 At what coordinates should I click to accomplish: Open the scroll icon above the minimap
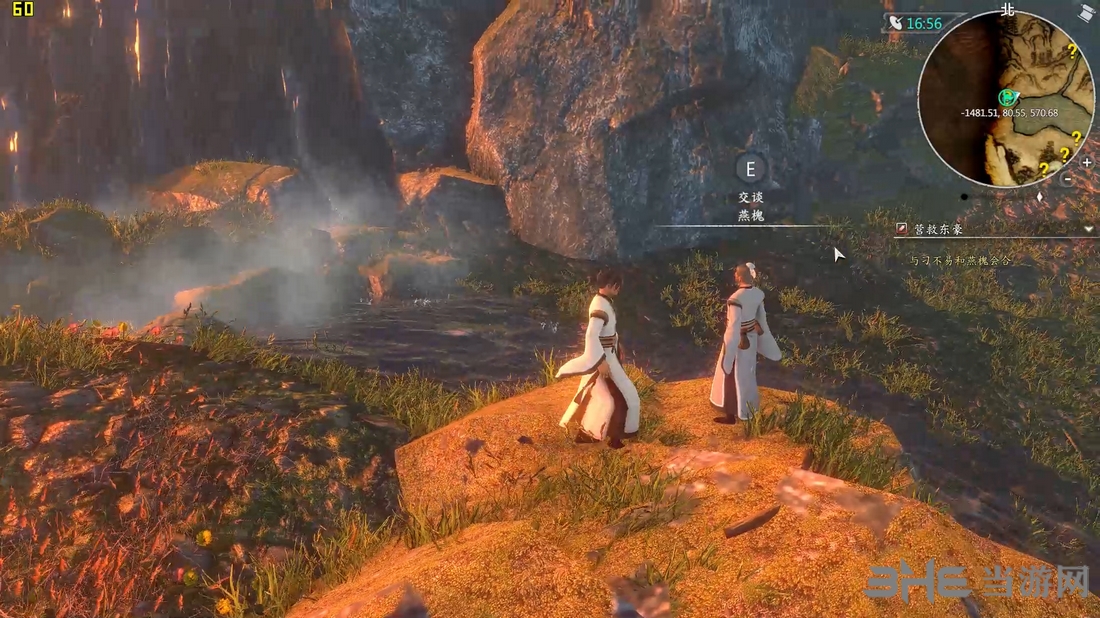pos(1086,13)
